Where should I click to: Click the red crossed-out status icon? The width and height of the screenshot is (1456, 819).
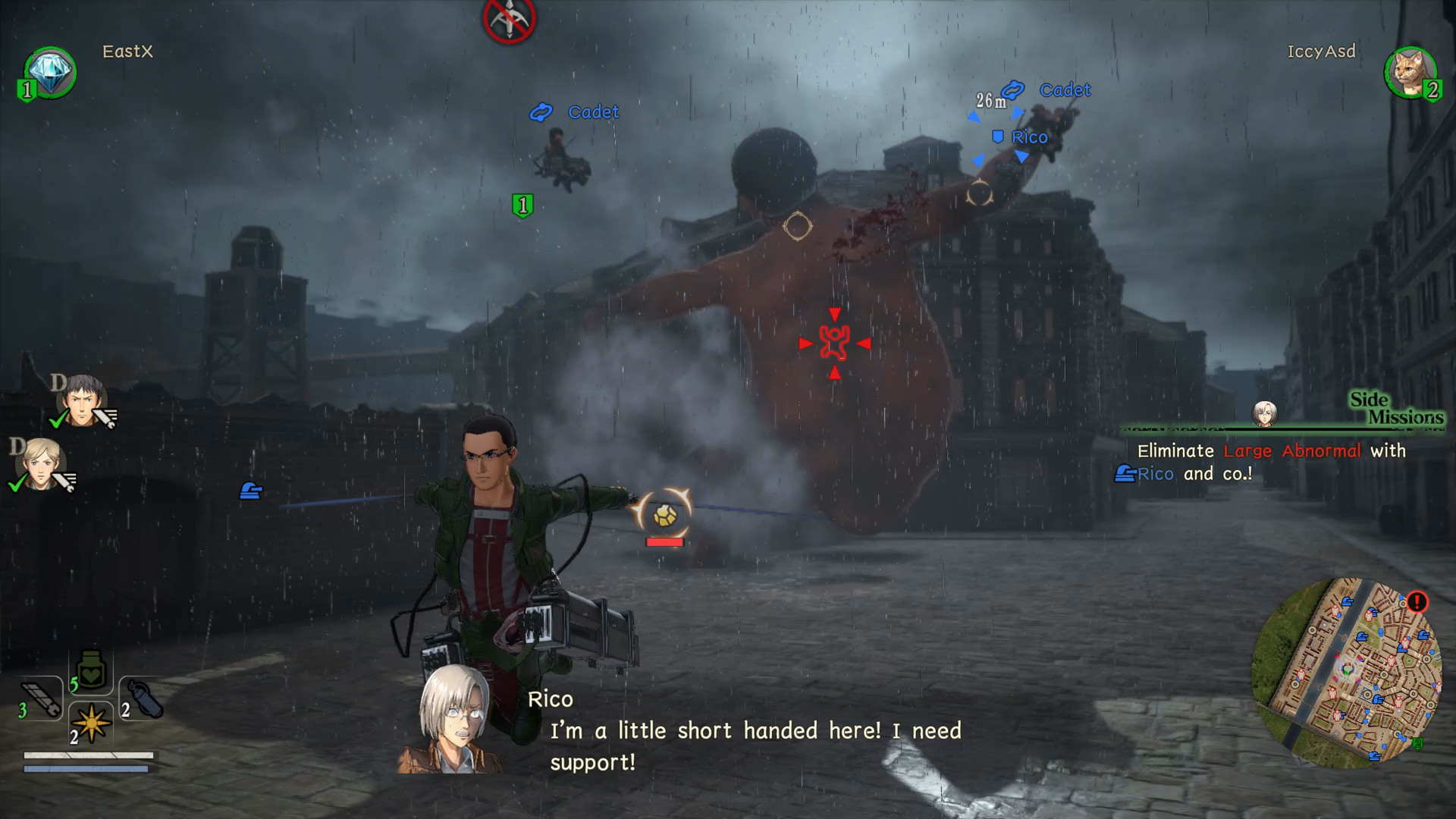[x=510, y=19]
